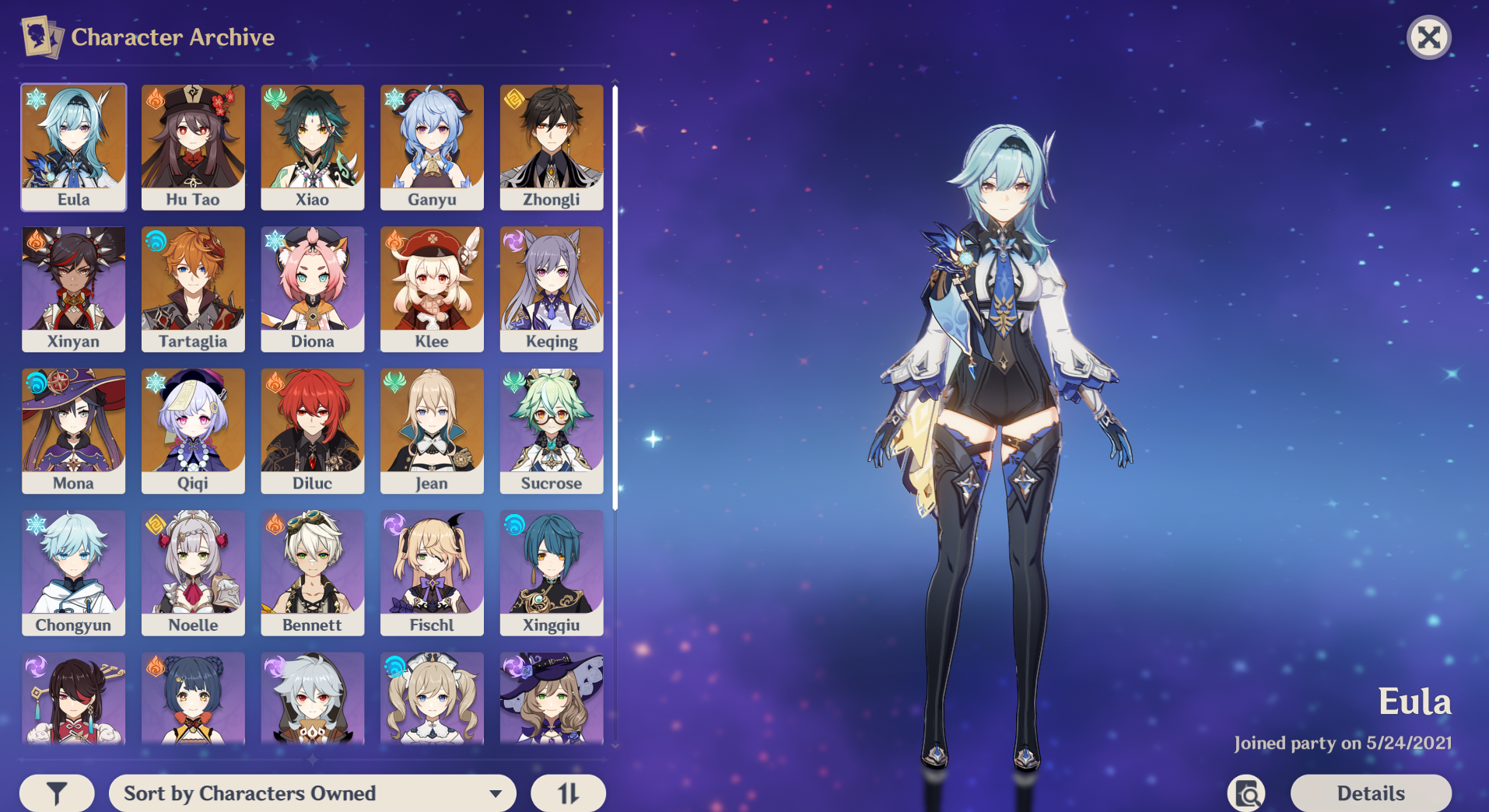Select the Zhongli character card
The image size is (1489, 812).
coord(551,146)
